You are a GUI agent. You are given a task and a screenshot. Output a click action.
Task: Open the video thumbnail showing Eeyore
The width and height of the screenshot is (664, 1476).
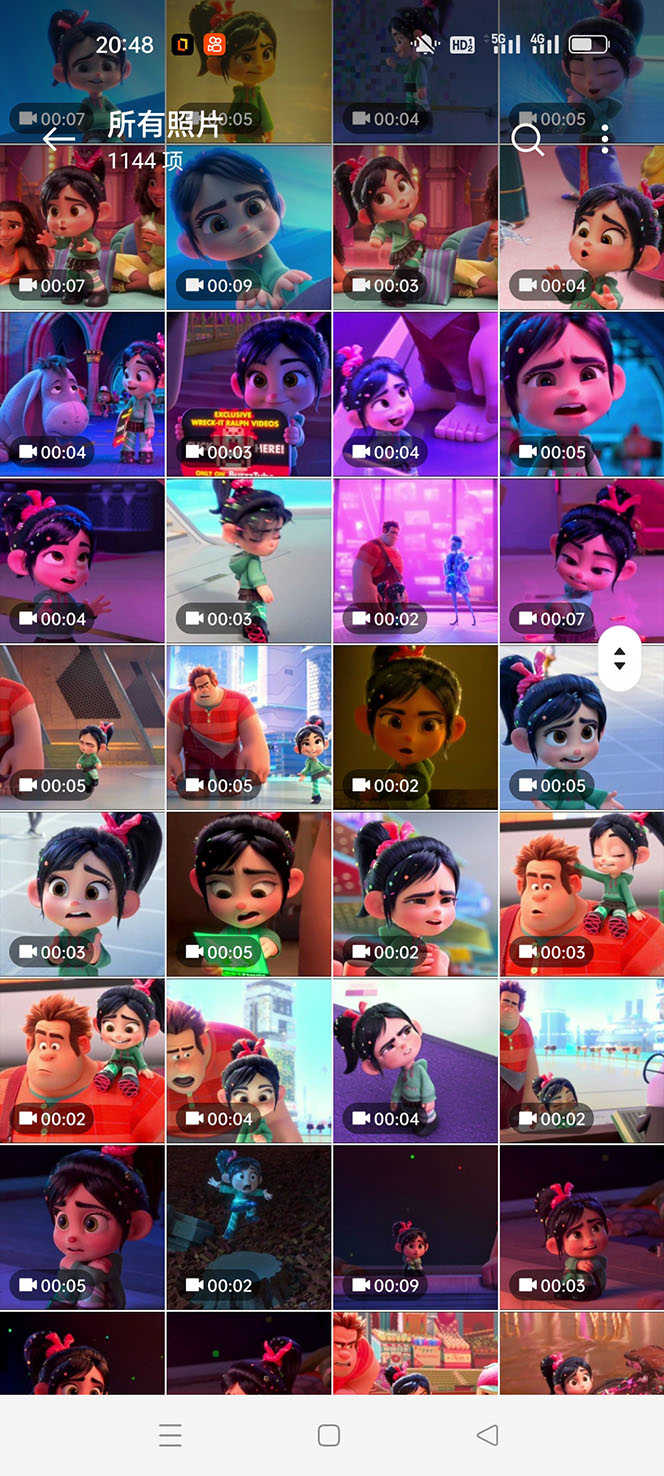pos(83,394)
